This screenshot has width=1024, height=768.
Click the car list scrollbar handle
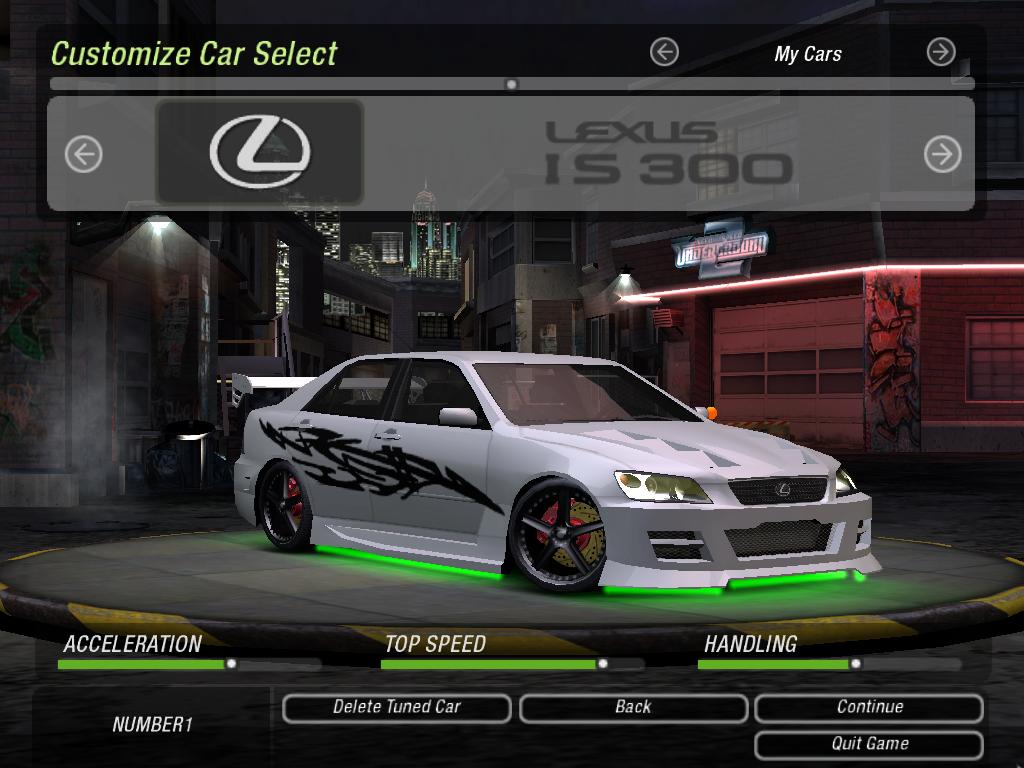[x=512, y=85]
